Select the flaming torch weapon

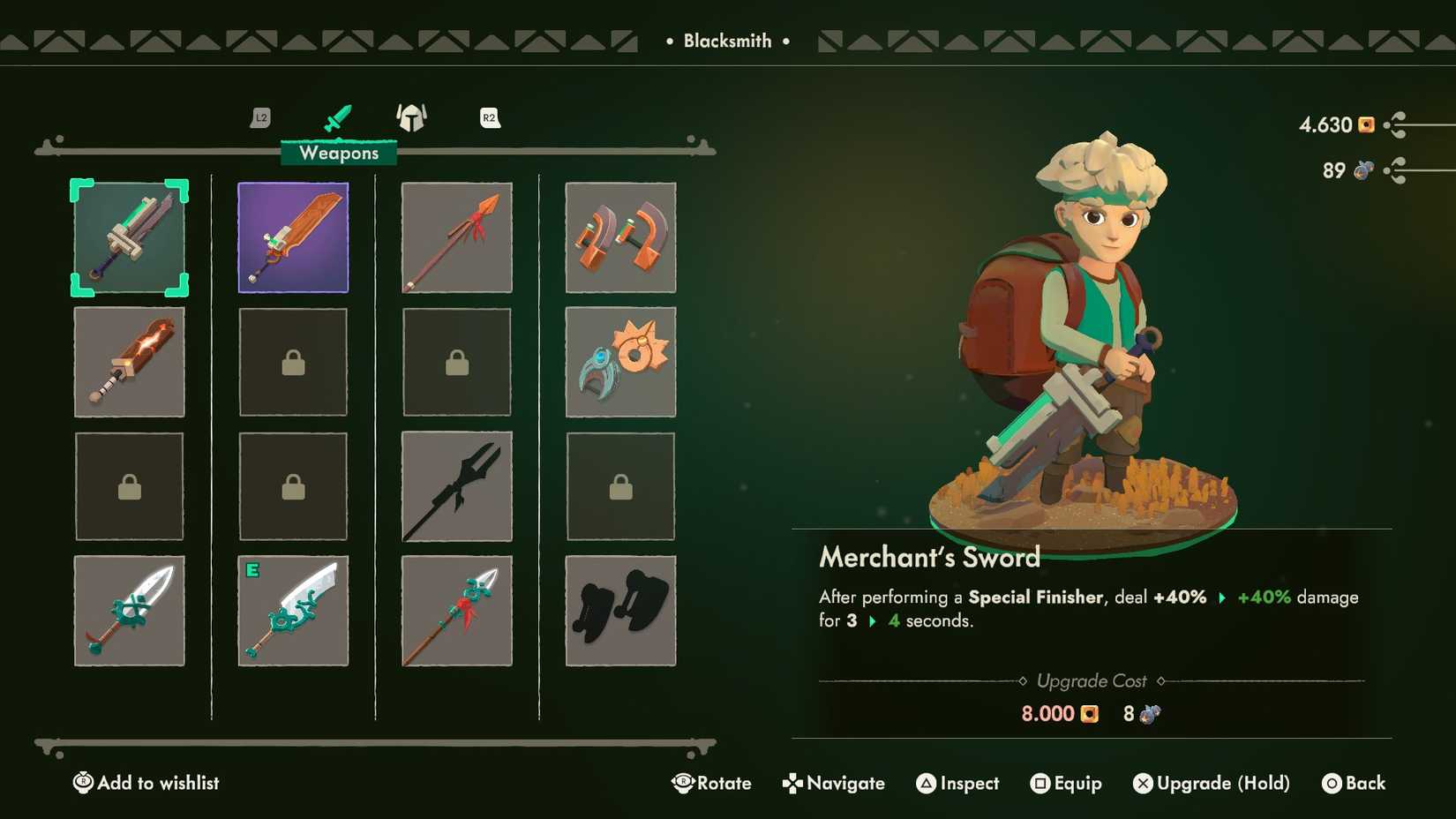click(x=130, y=362)
